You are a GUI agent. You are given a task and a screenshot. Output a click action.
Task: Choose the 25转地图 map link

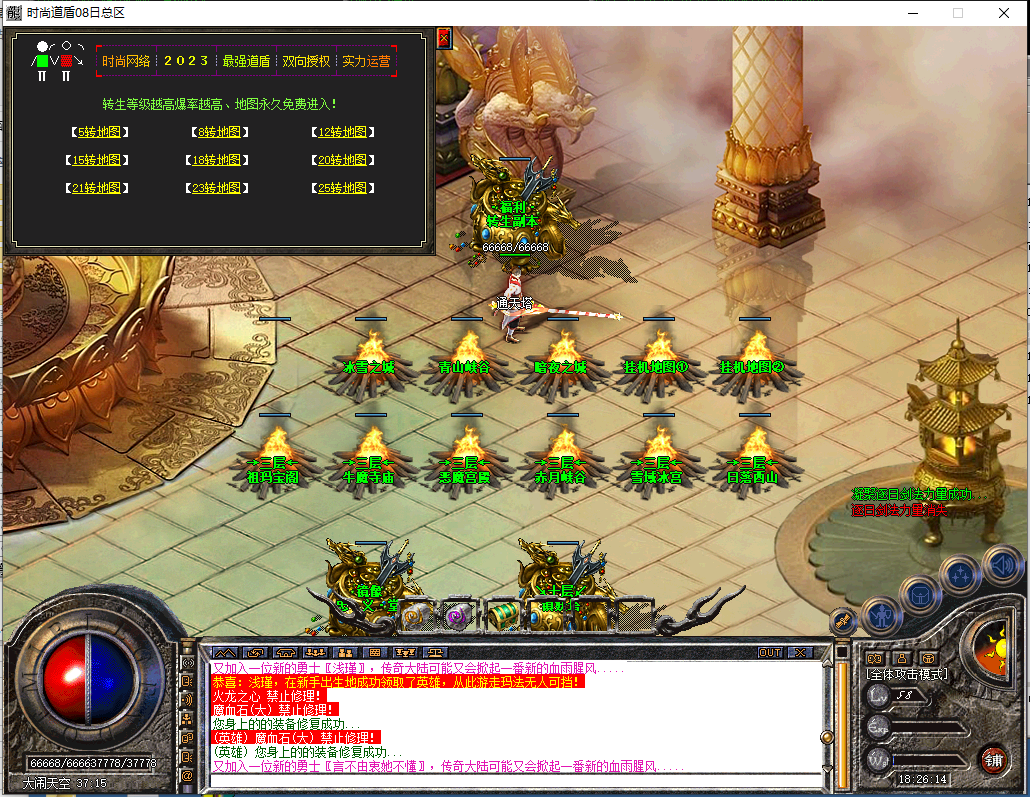coord(342,188)
